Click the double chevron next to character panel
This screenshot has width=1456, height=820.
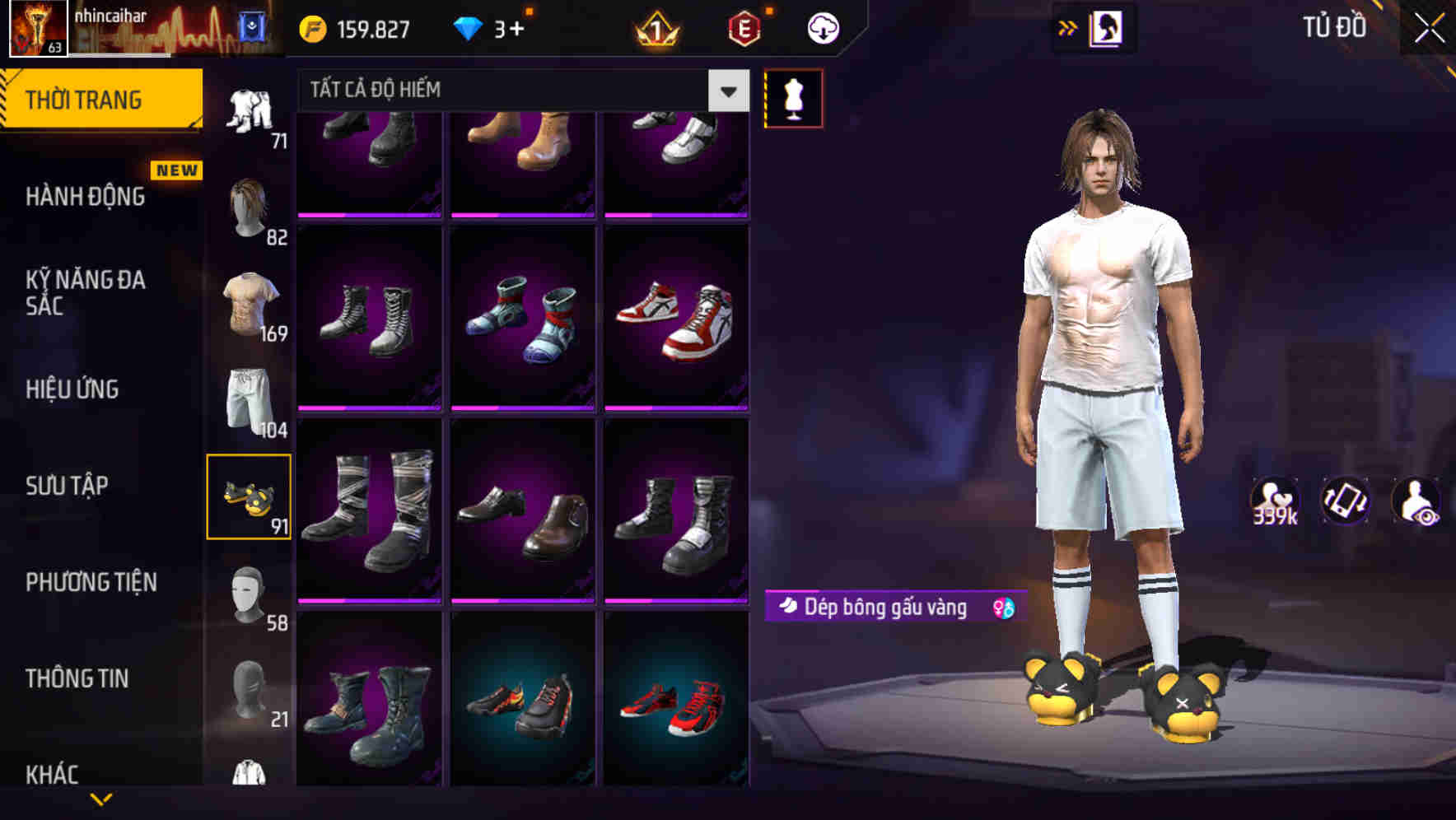click(x=1069, y=27)
